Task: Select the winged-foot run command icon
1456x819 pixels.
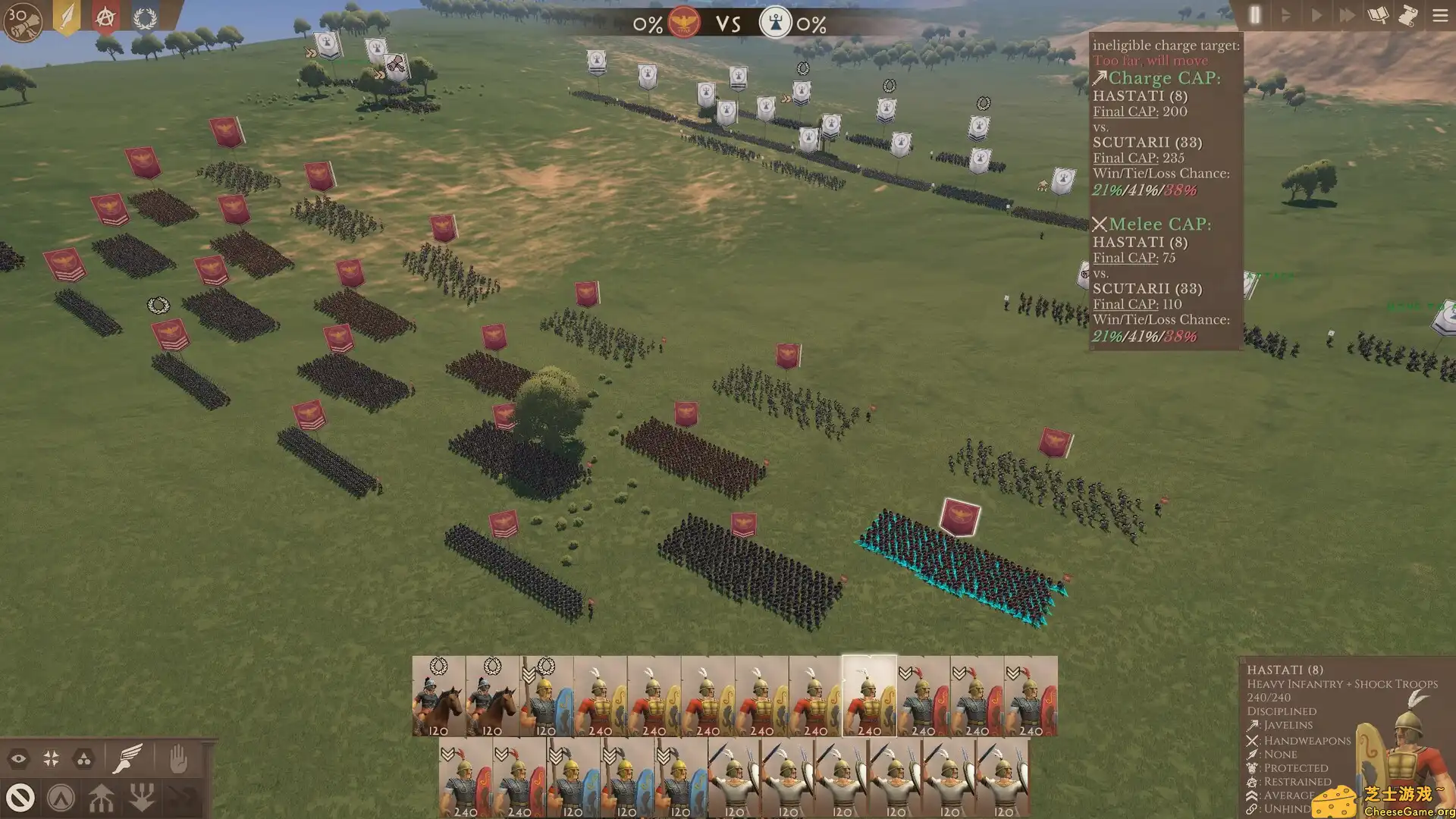Action: click(126, 757)
